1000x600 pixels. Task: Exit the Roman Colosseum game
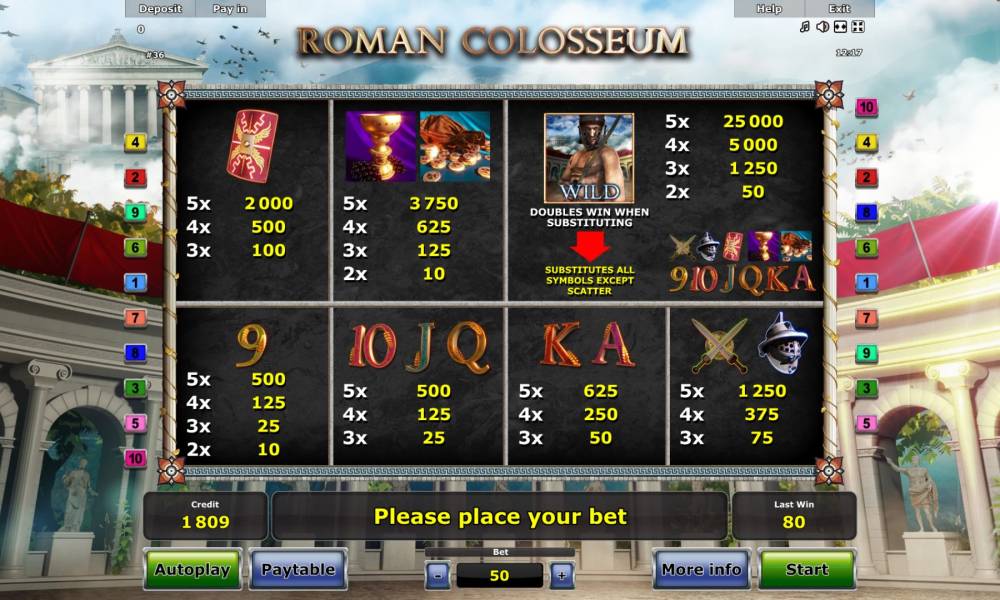(x=839, y=9)
